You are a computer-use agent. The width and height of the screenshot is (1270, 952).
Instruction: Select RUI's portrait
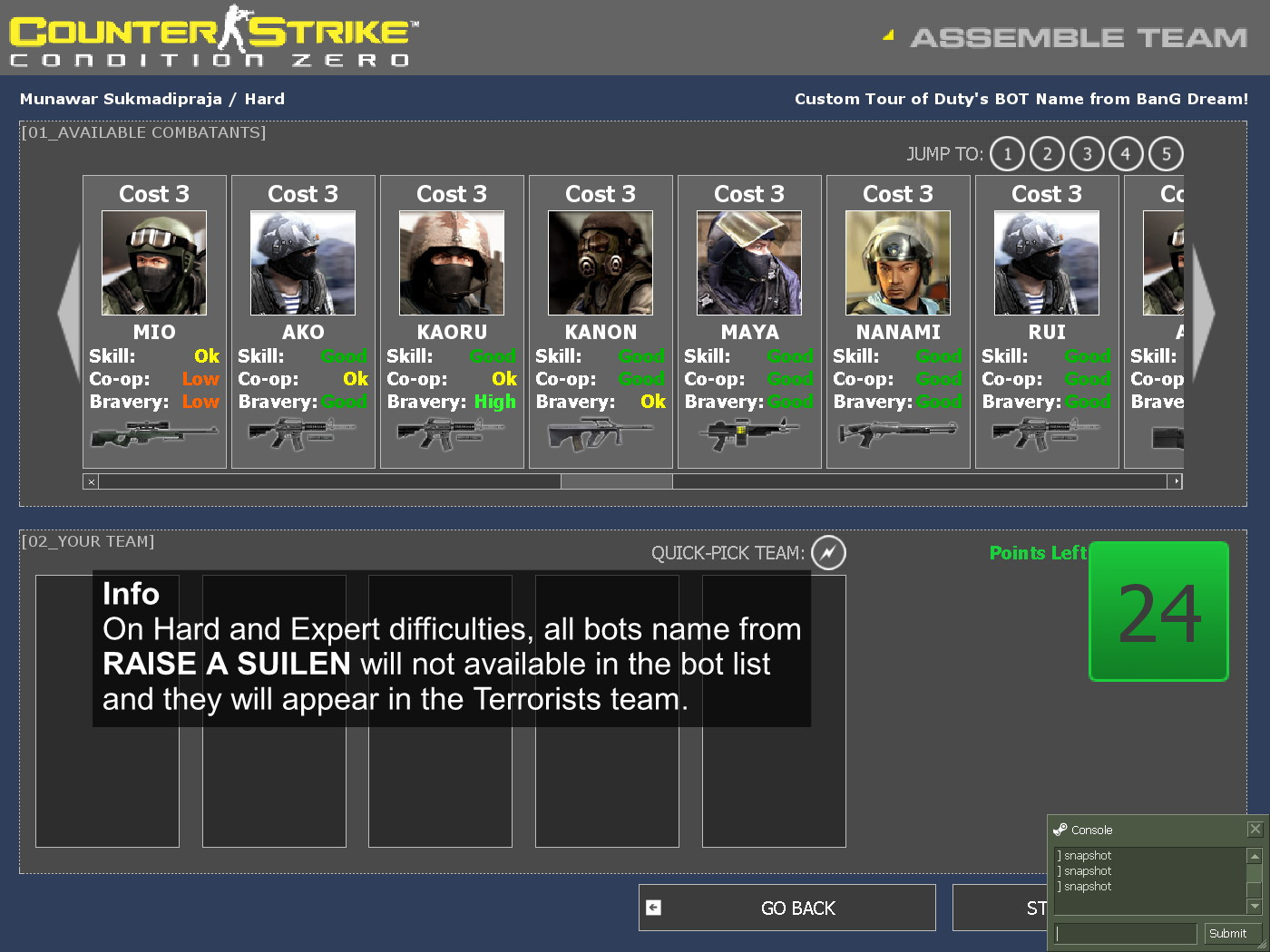[x=1046, y=262]
